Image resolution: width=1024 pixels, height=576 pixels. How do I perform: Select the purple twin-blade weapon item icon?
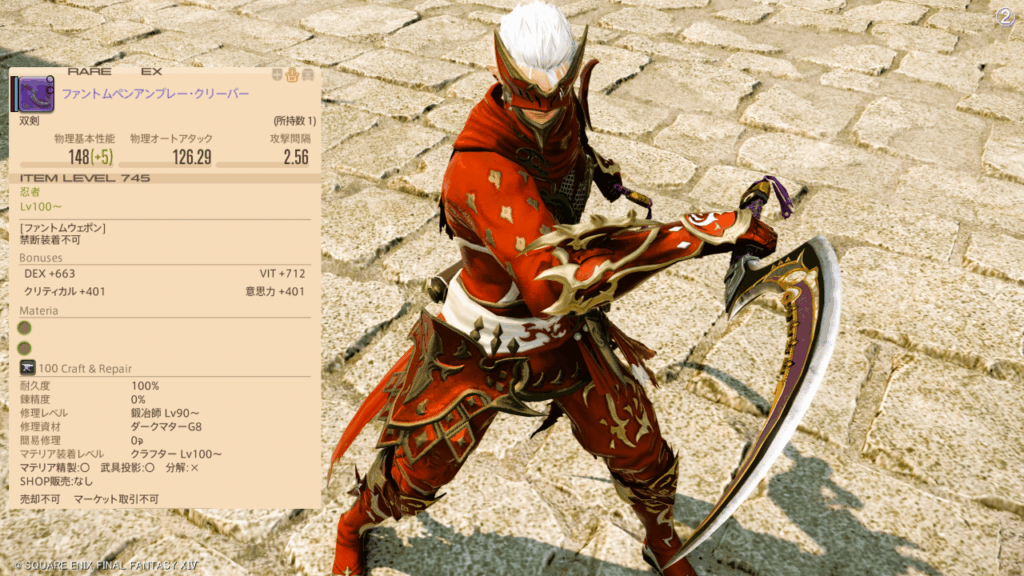click(33, 95)
